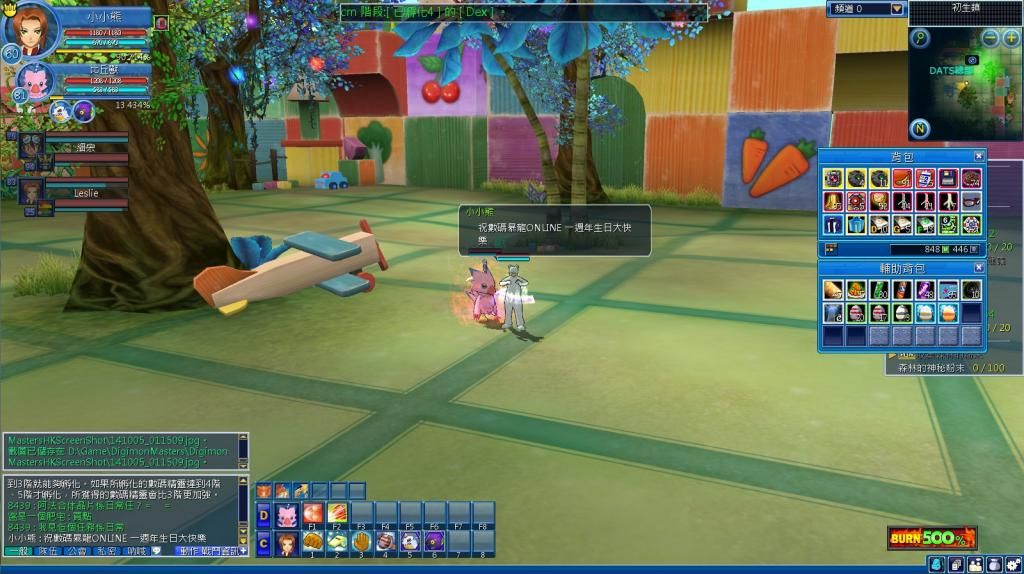
Task: Select the sunglasses item in the 背包
Action: [x=970, y=201]
